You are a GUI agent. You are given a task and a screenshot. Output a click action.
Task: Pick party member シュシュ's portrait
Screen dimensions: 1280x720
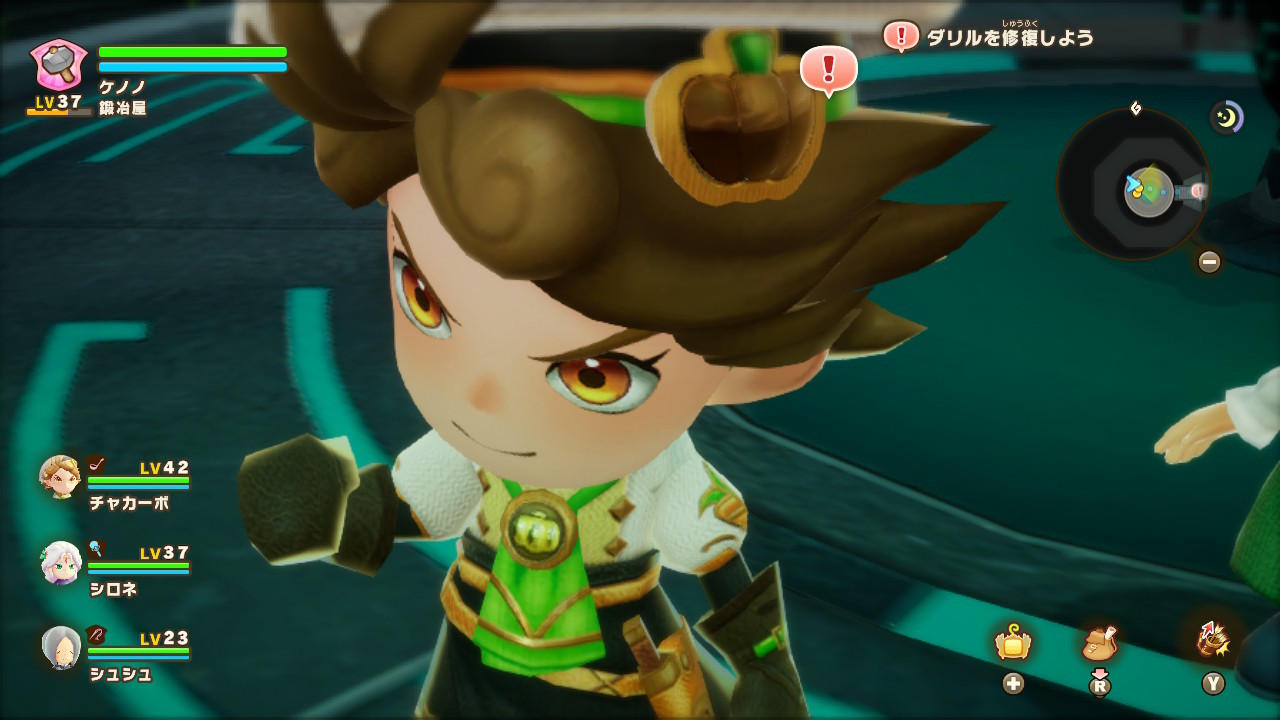click(x=60, y=648)
